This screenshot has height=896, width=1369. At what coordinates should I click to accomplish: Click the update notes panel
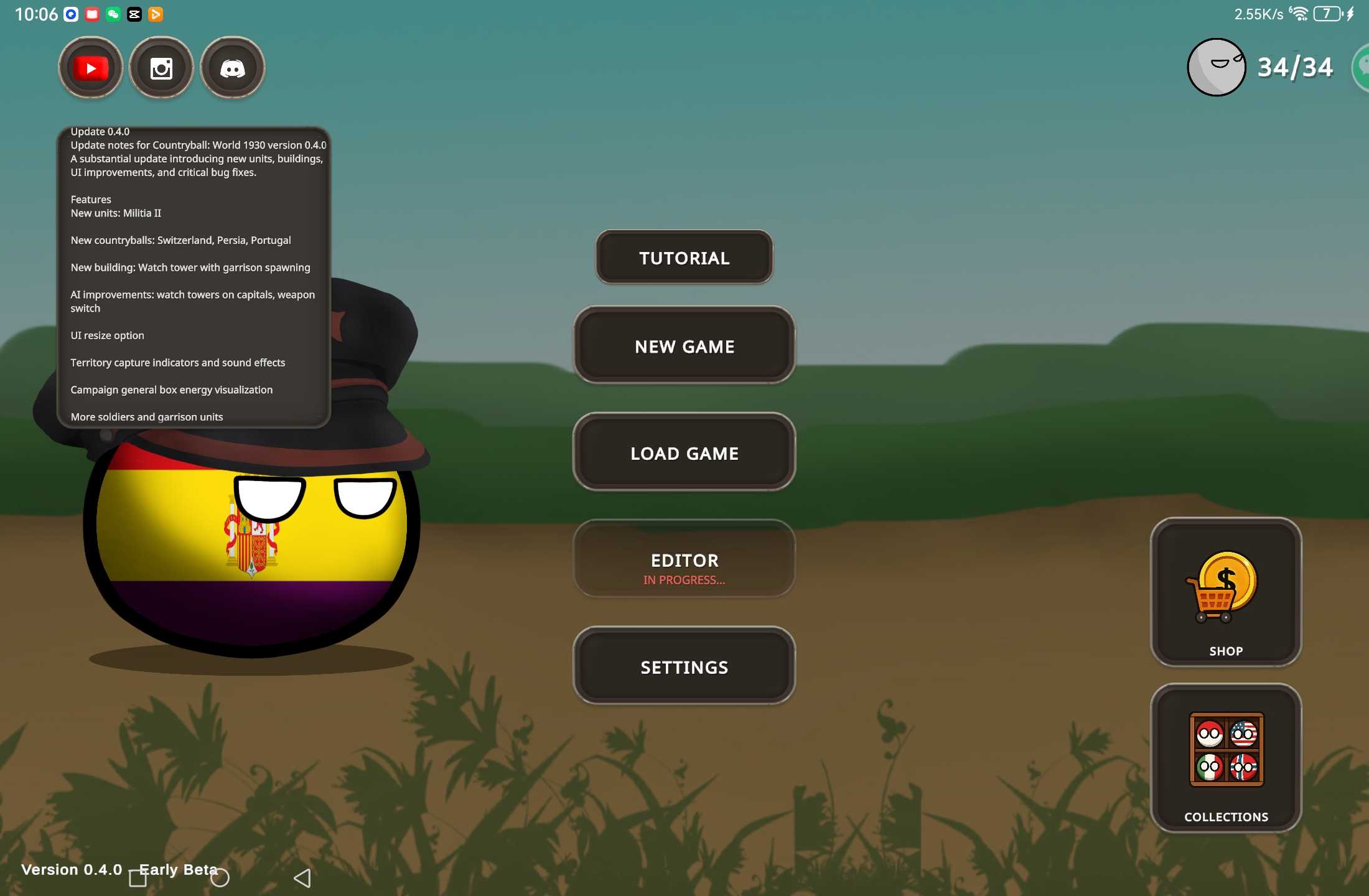tap(194, 277)
